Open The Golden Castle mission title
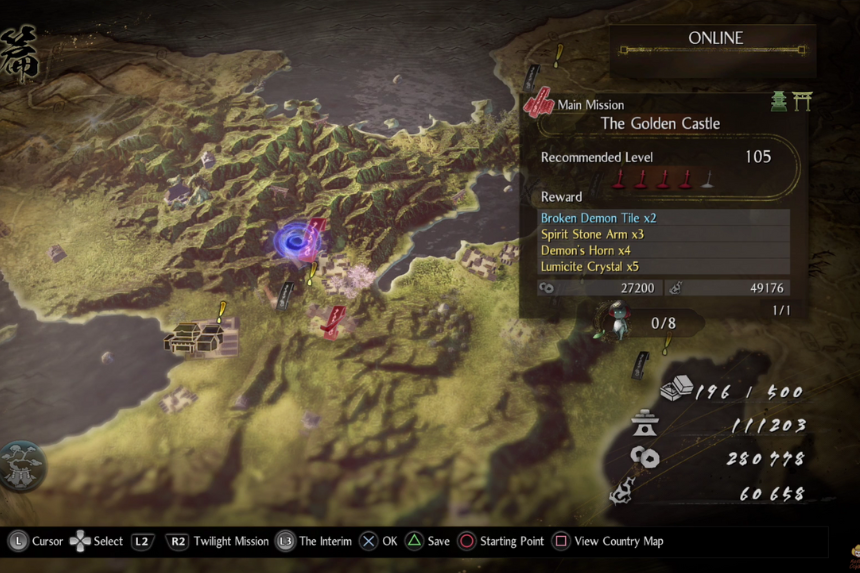860x573 pixels. point(660,124)
